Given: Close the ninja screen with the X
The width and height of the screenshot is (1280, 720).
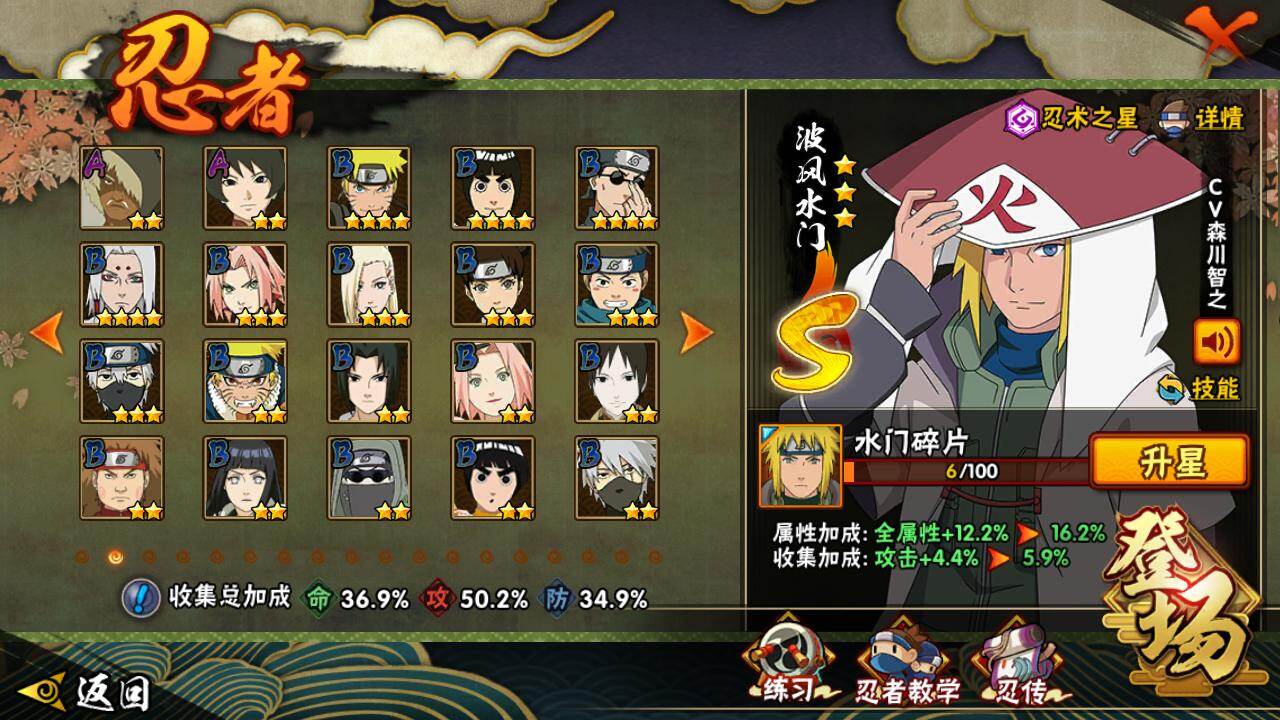Looking at the screenshot, I should coord(1228,41).
